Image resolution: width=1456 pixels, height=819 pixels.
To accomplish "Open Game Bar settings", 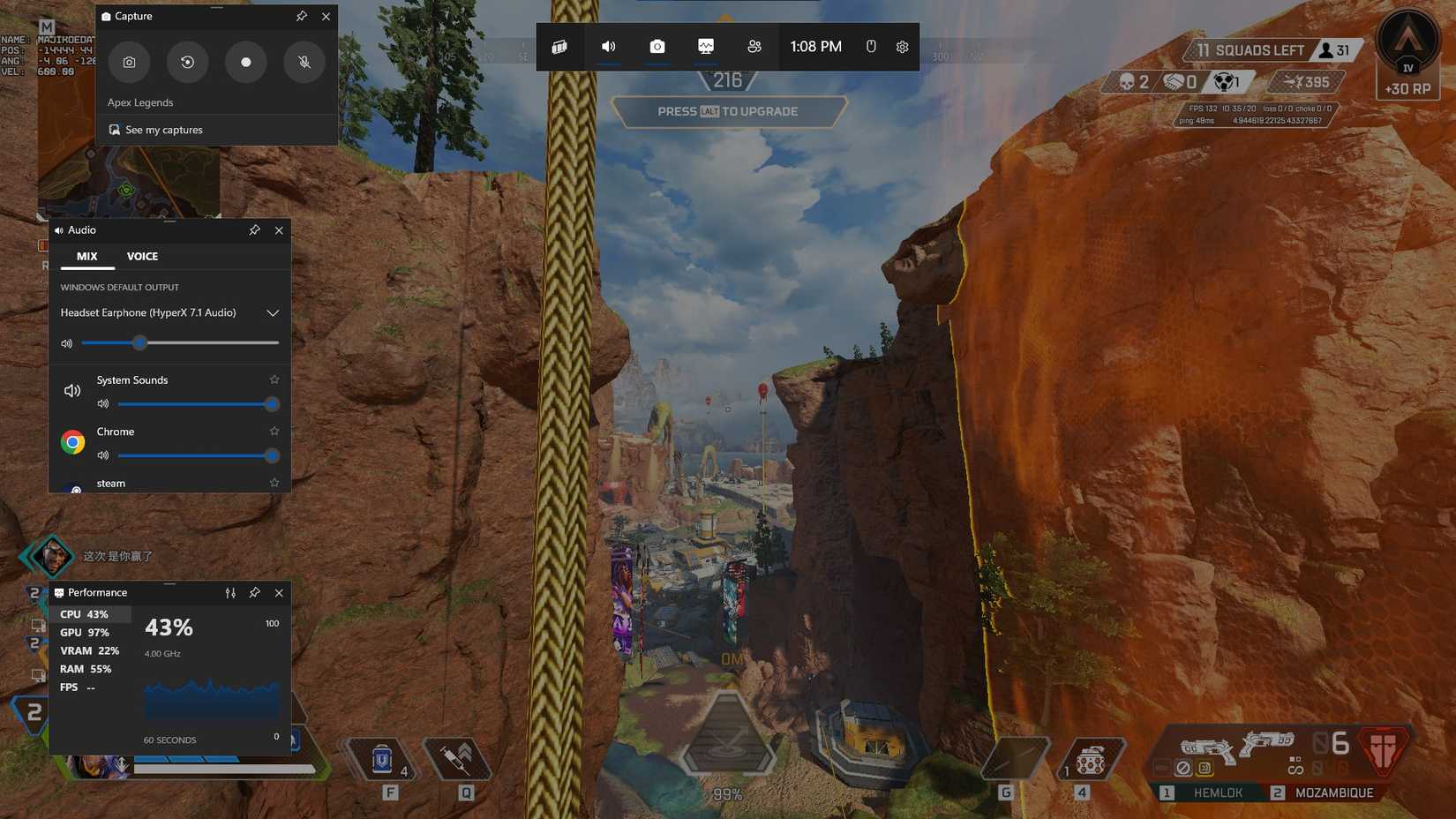I will point(901,46).
